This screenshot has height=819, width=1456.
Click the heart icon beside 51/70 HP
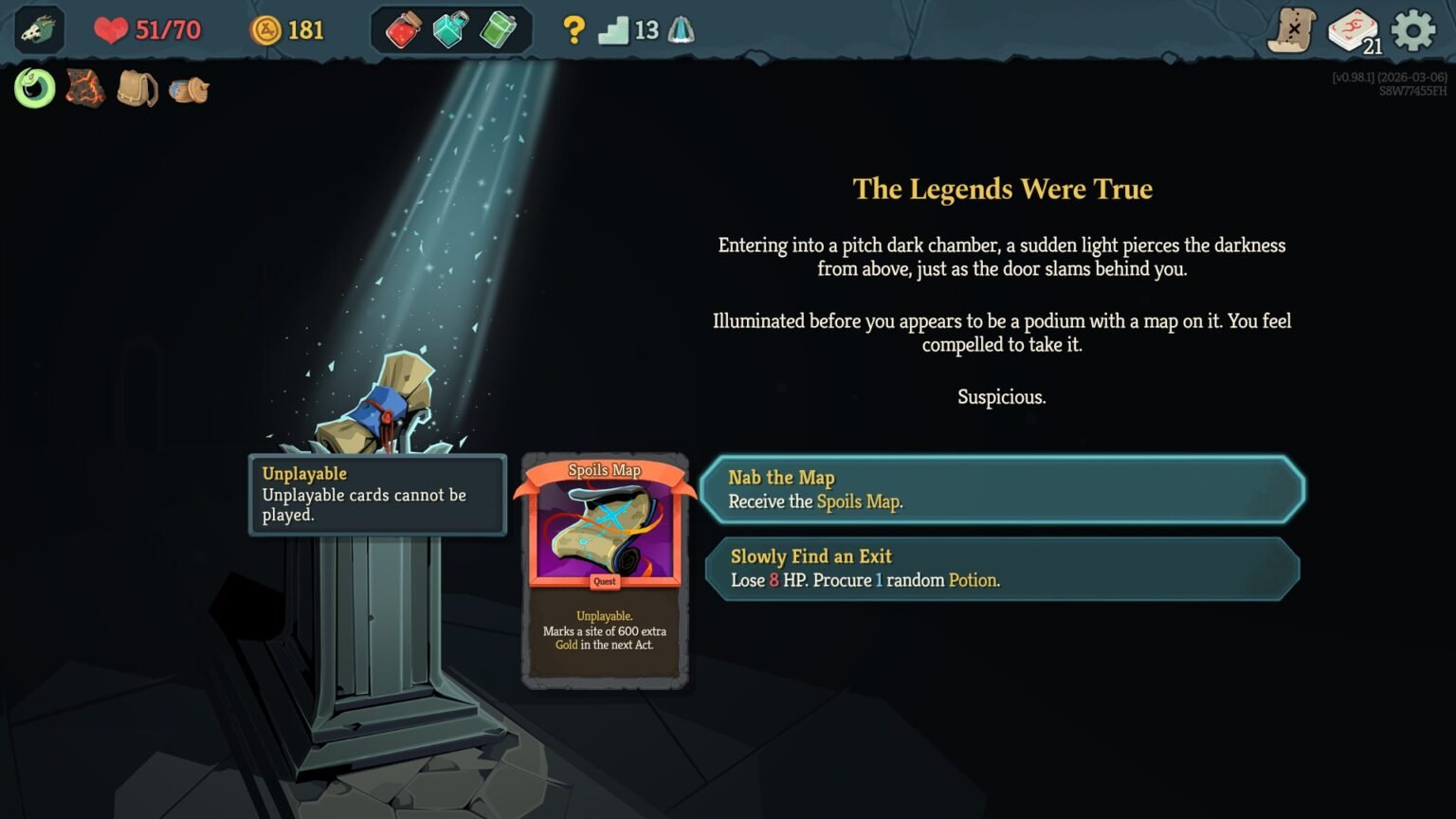pos(111,29)
